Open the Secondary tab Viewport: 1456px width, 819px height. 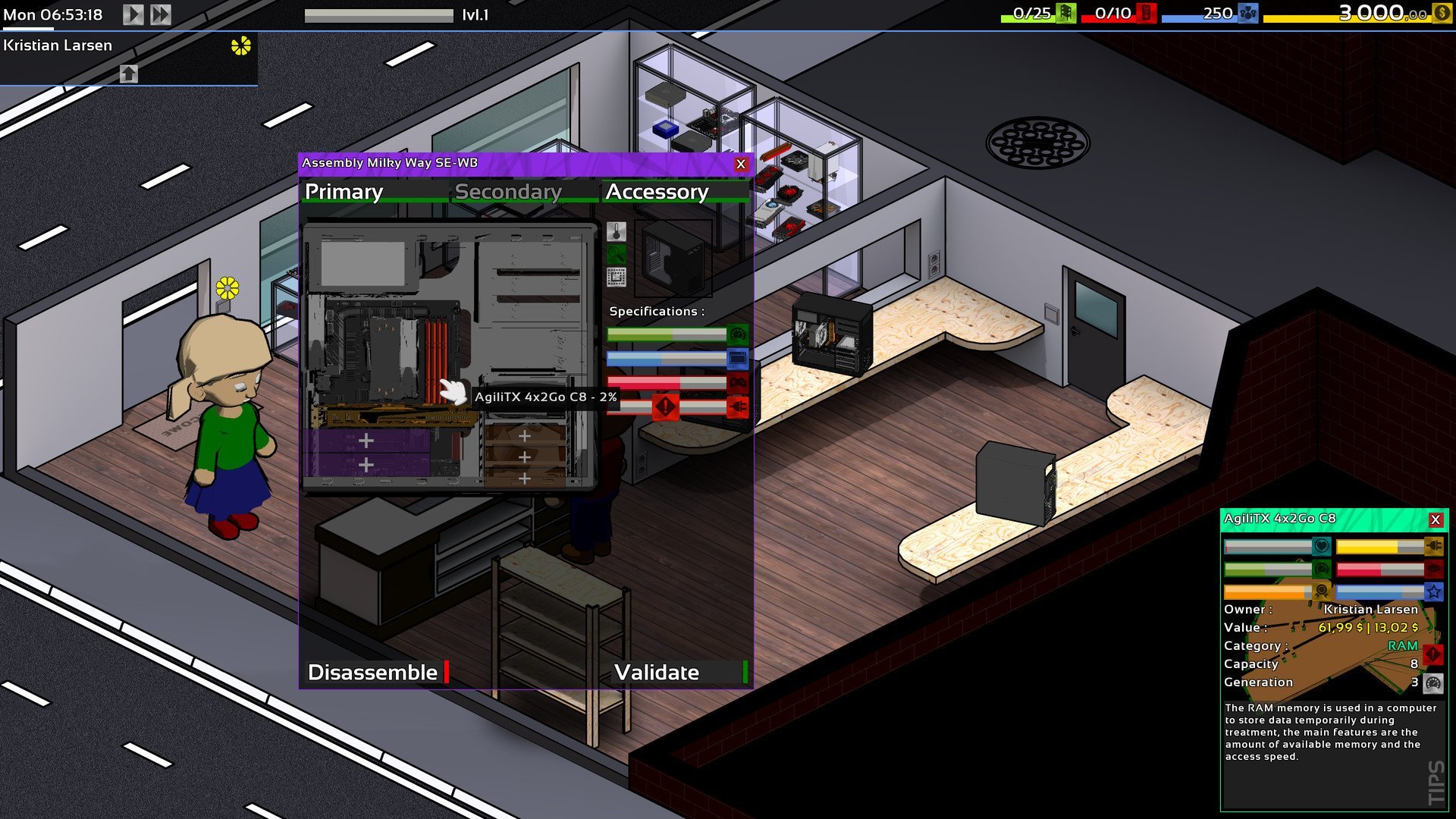click(x=508, y=192)
